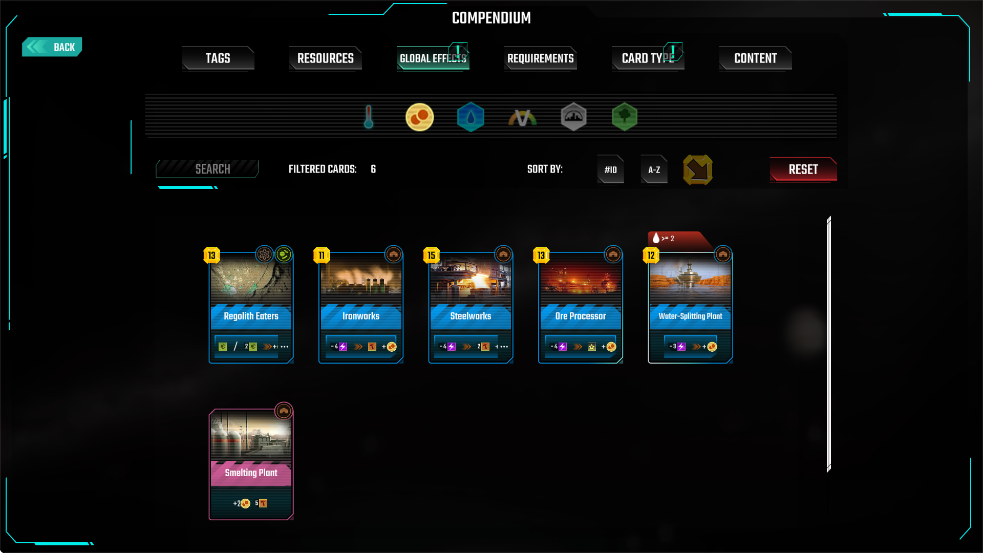Show the Content filter tab
983x553 pixels.
[x=755, y=59]
